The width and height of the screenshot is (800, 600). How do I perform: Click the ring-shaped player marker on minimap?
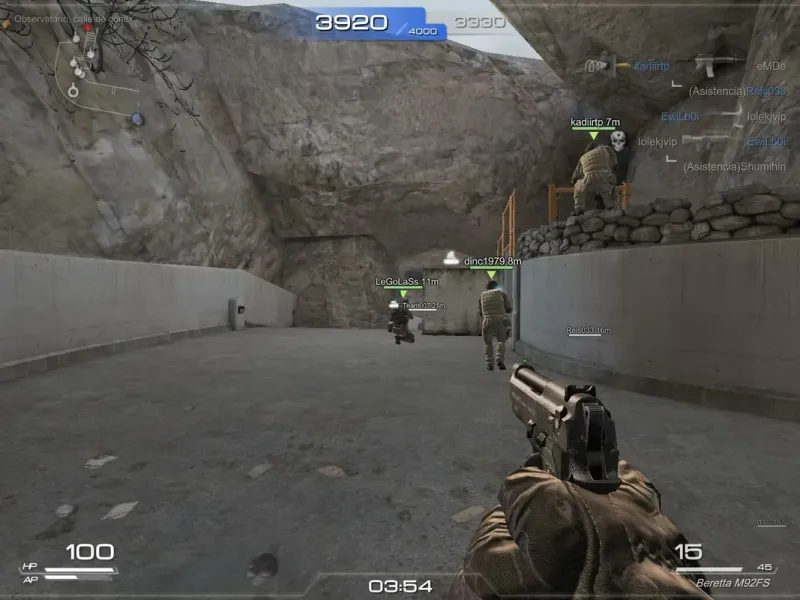coord(73,91)
